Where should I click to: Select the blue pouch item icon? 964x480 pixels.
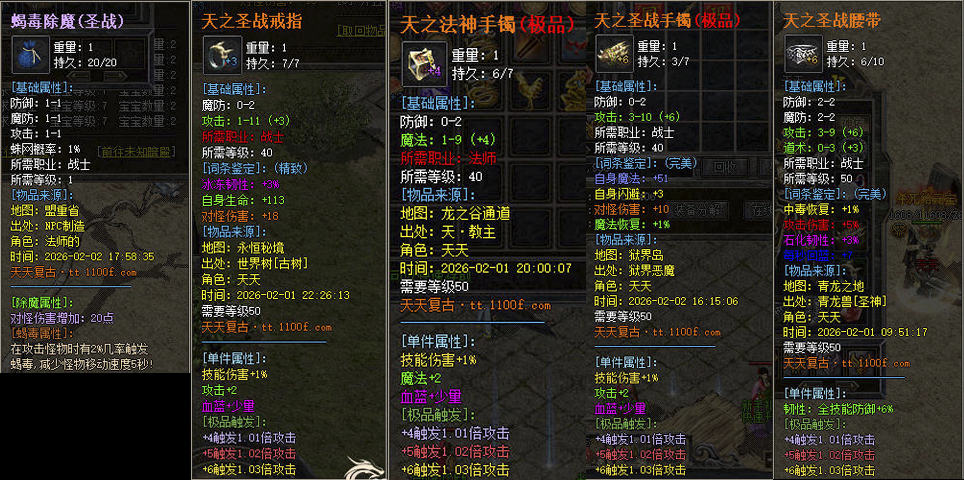pyautogui.click(x=26, y=54)
